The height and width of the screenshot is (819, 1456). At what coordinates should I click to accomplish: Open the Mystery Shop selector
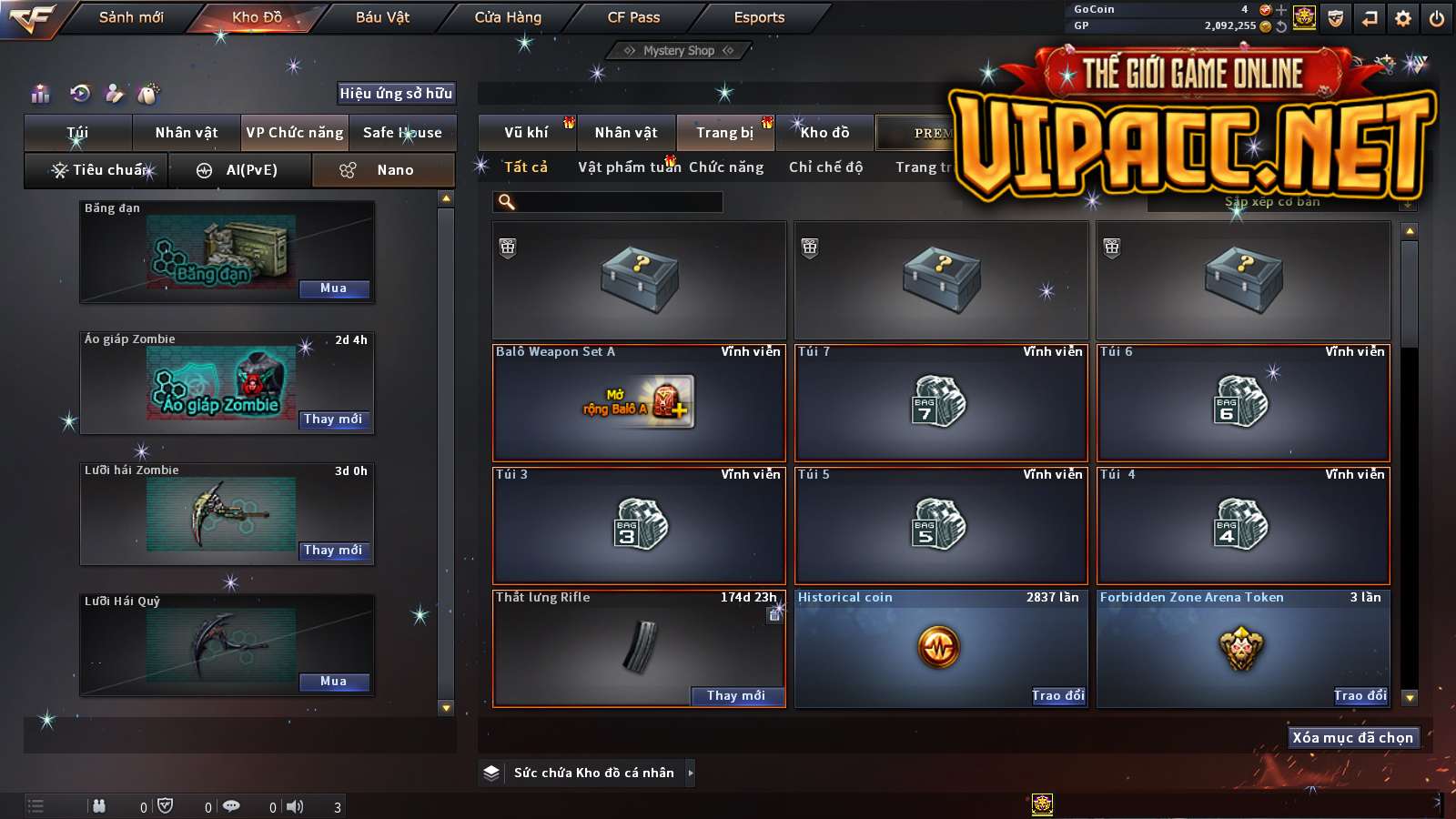[x=679, y=51]
